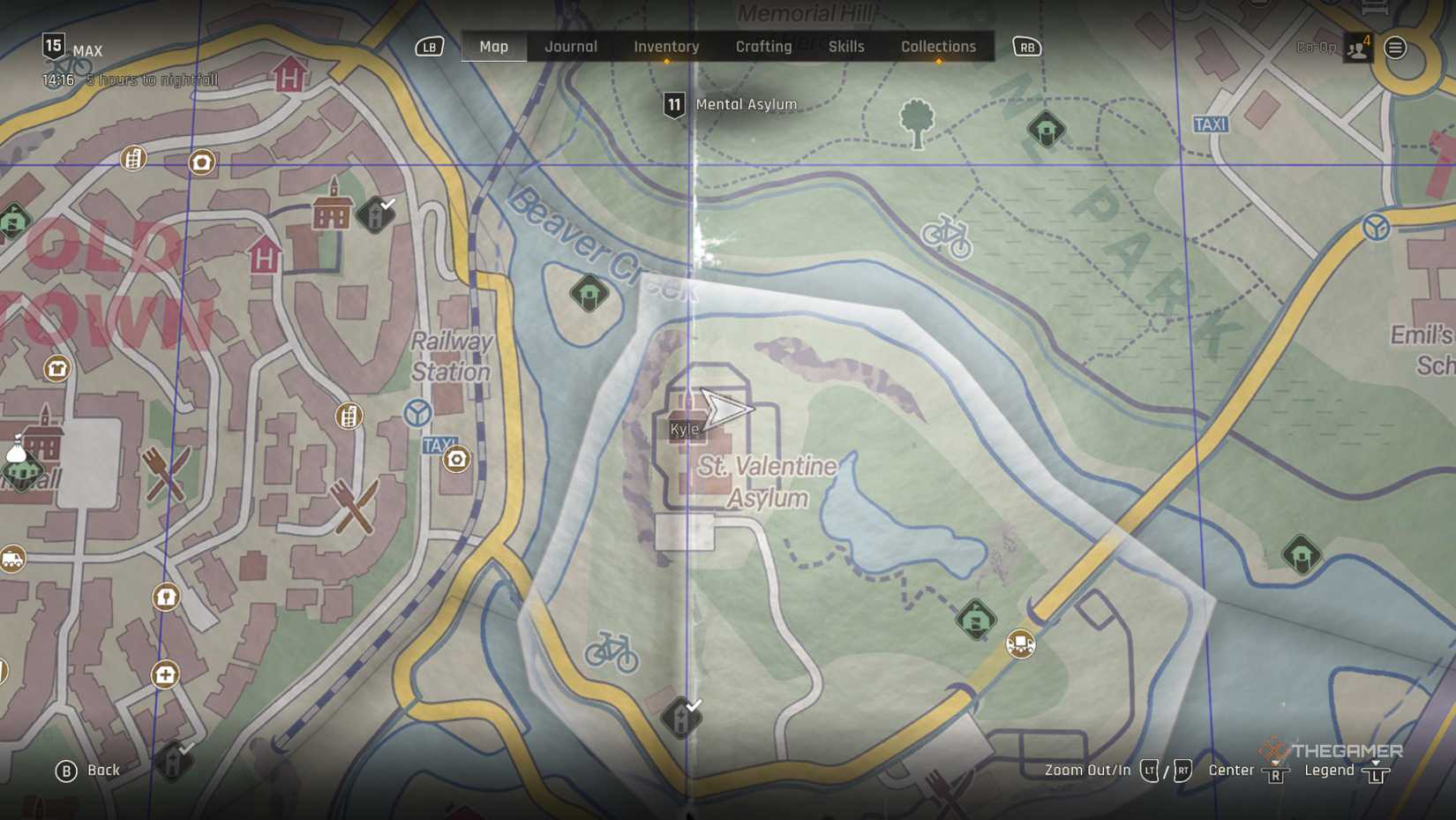
Task: Click the medical cross map marker
Action: click(x=165, y=675)
